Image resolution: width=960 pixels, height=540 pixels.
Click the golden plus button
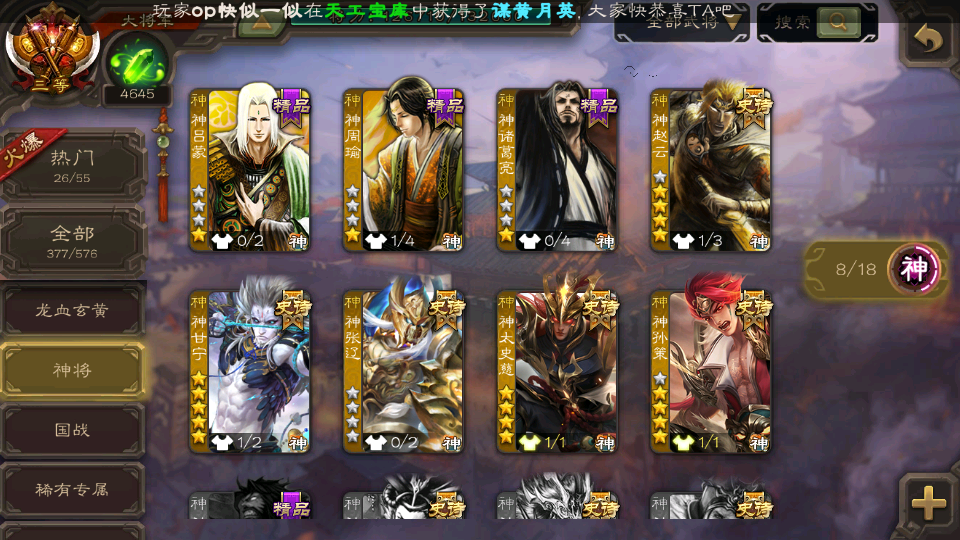(x=929, y=503)
